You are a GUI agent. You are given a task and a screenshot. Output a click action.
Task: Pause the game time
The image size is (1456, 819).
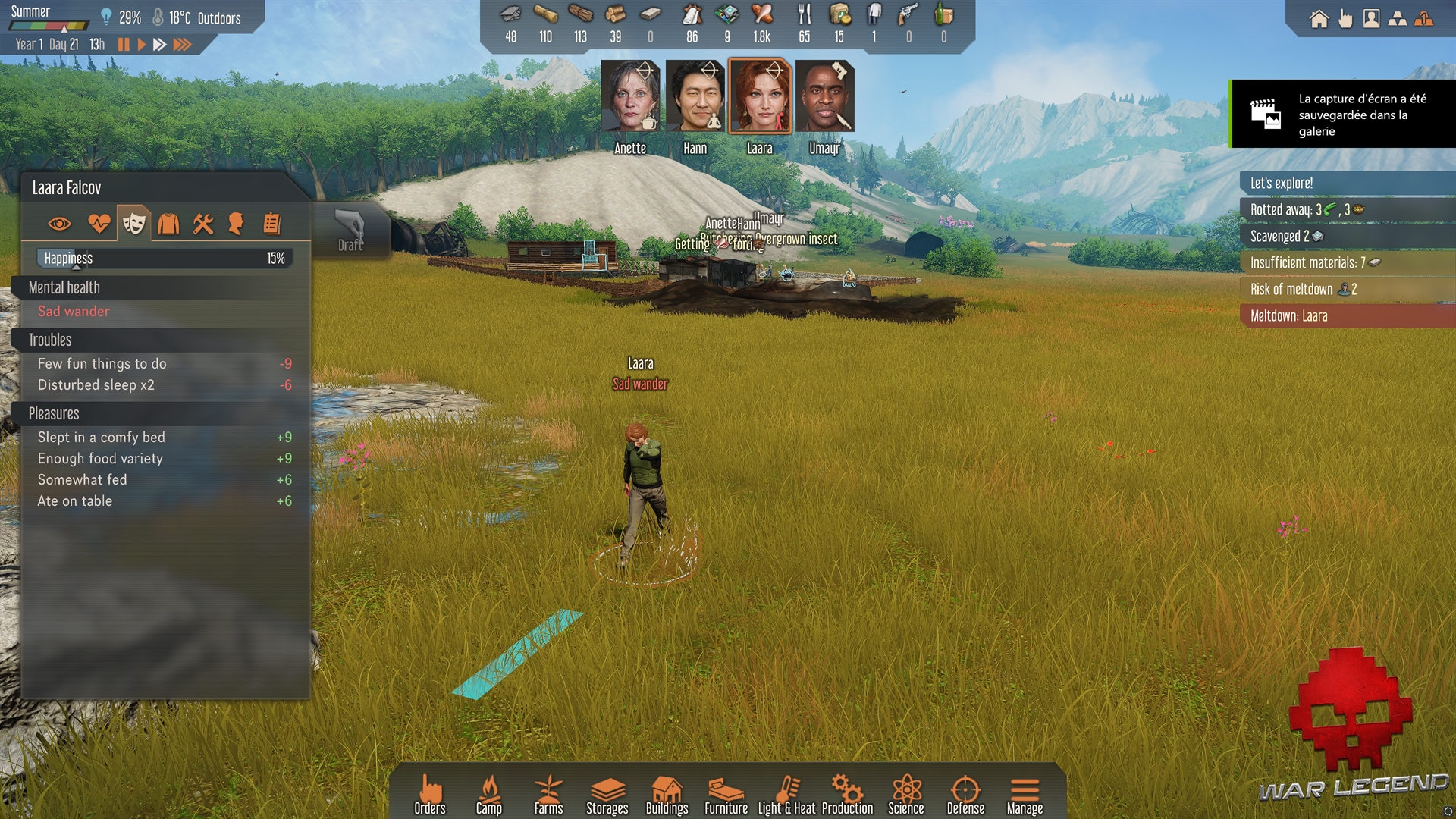[x=124, y=45]
